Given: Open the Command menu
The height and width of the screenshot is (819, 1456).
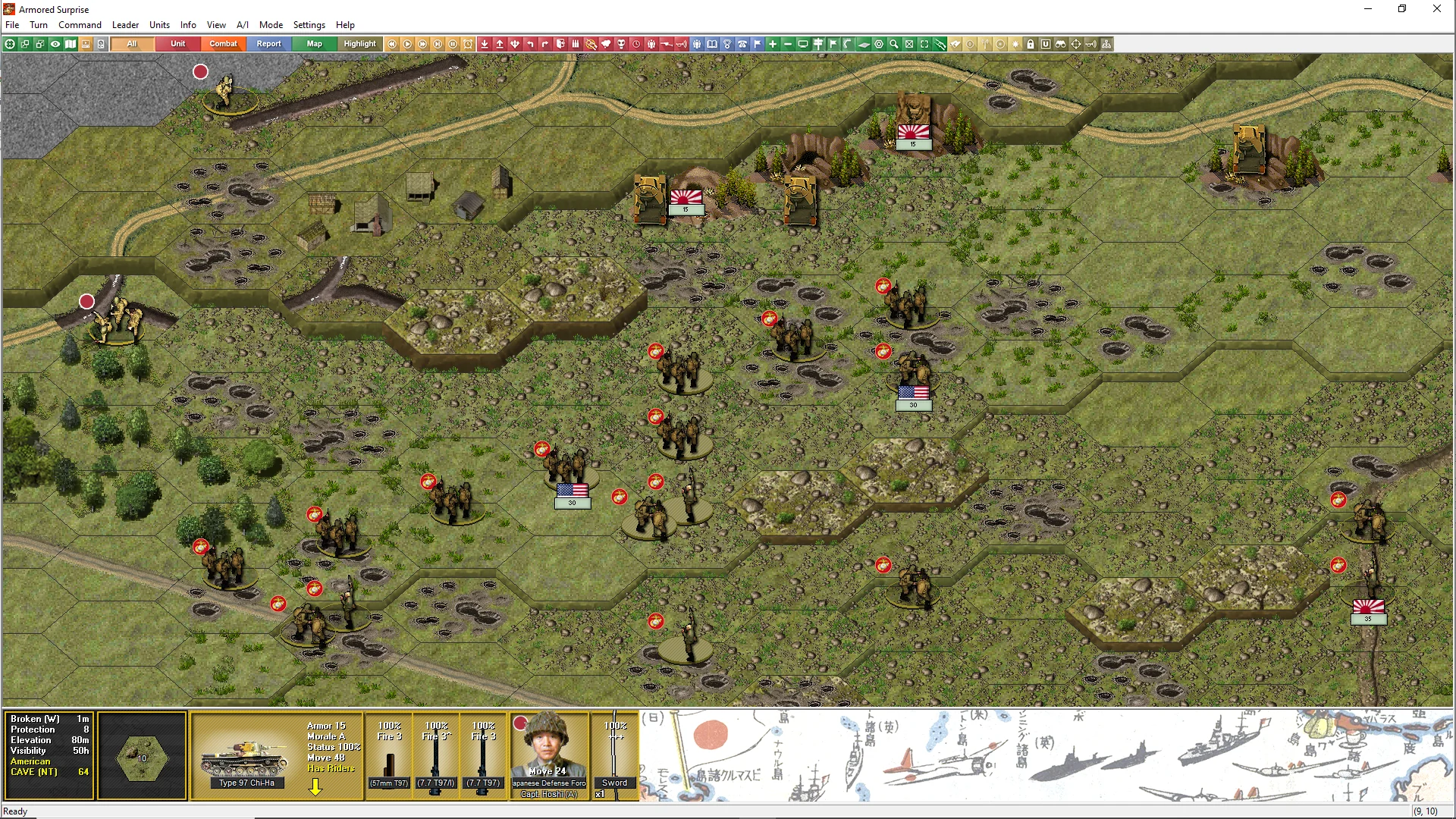Looking at the screenshot, I should [80, 25].
